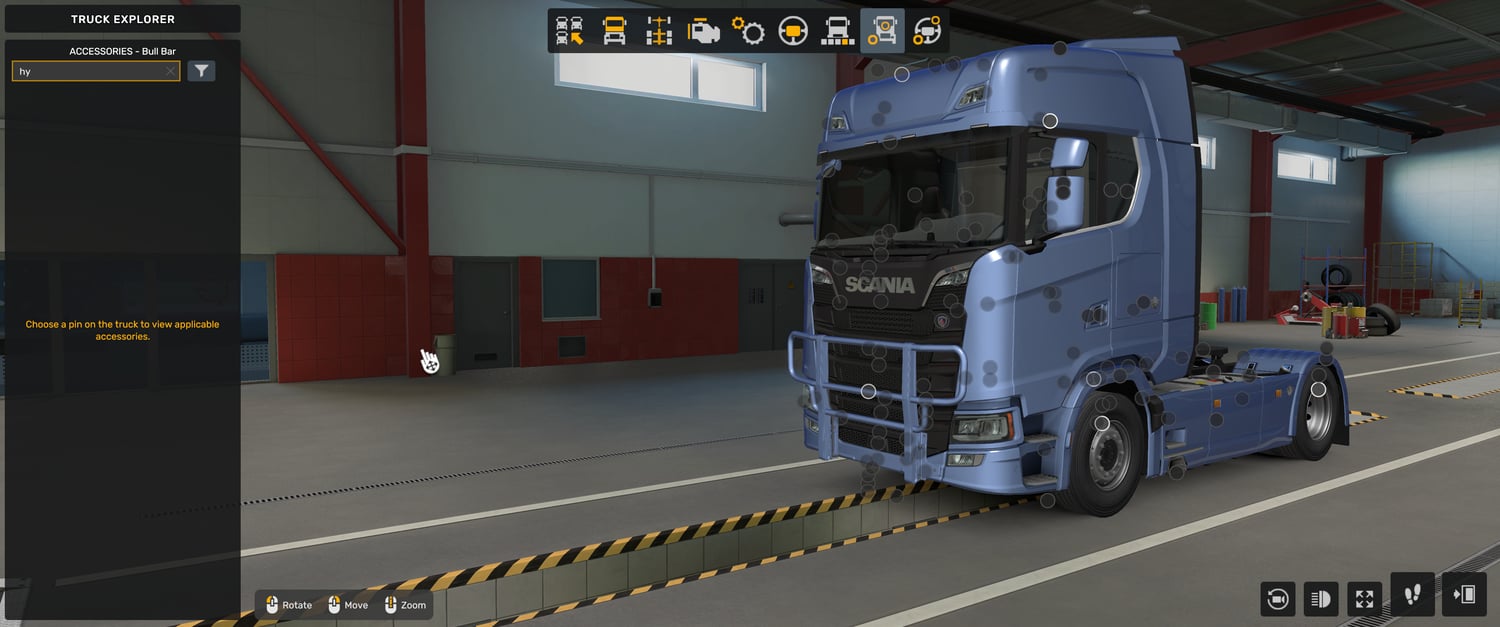Open the funnel filter button
This screenshot has width=1500, height=627.
202,71
